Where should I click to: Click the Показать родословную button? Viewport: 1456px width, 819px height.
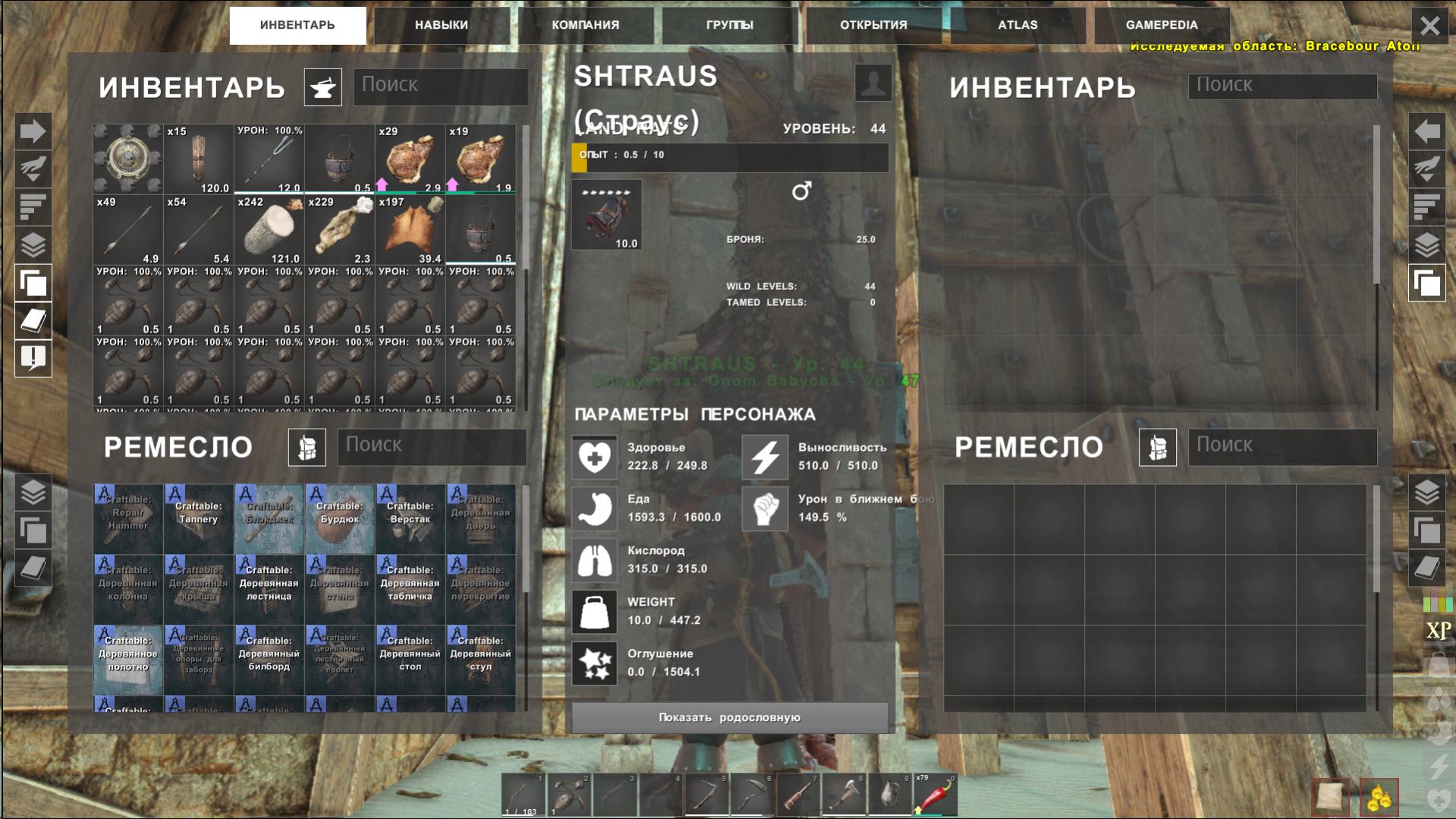(x=729, y=717)
